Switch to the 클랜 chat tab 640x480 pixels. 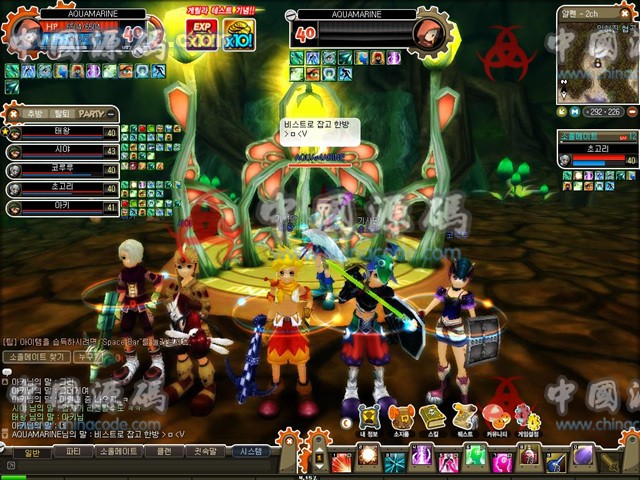(164, 452)
